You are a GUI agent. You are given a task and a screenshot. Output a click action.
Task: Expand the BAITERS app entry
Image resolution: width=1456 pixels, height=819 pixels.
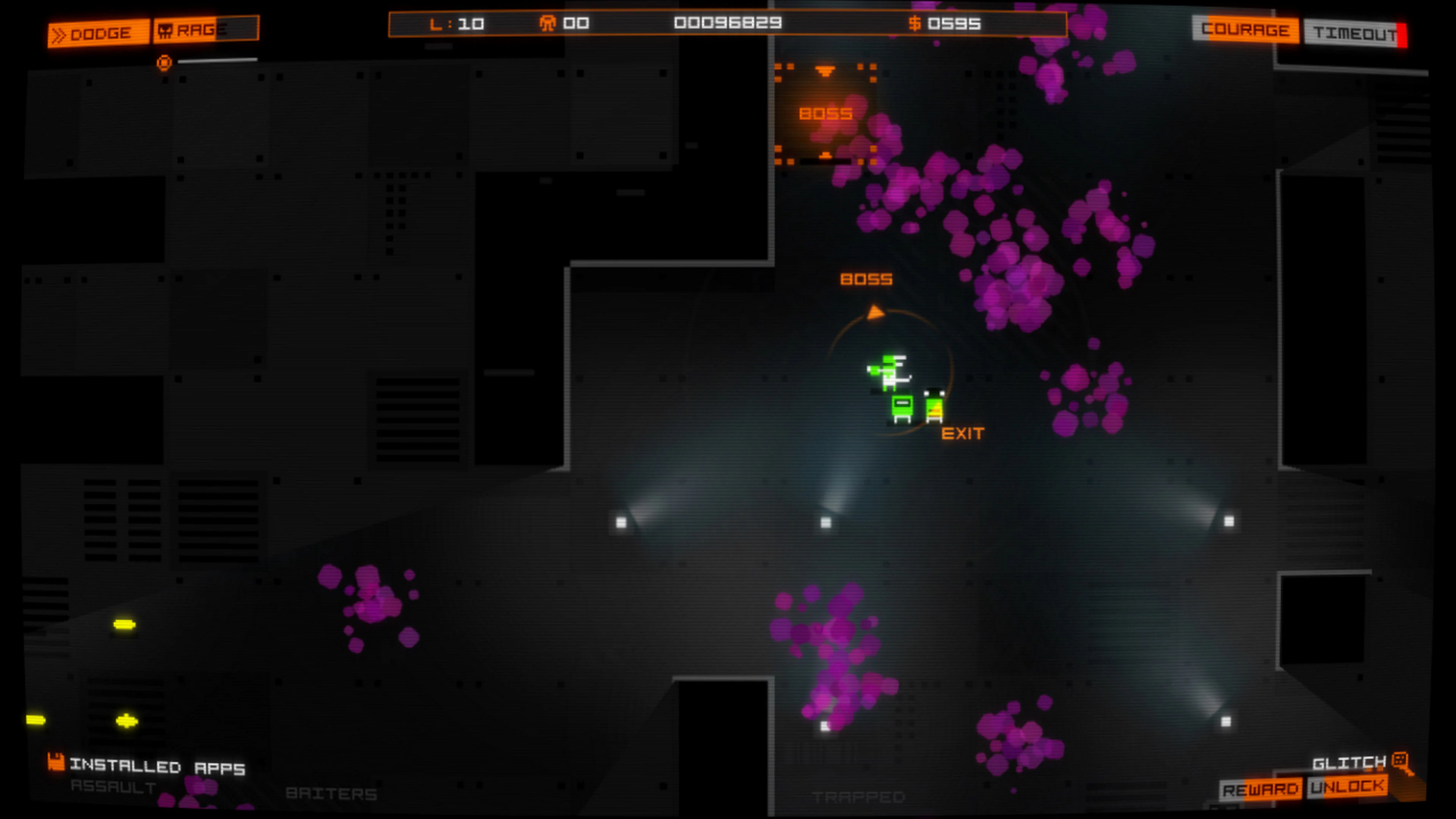click(333, 793)
